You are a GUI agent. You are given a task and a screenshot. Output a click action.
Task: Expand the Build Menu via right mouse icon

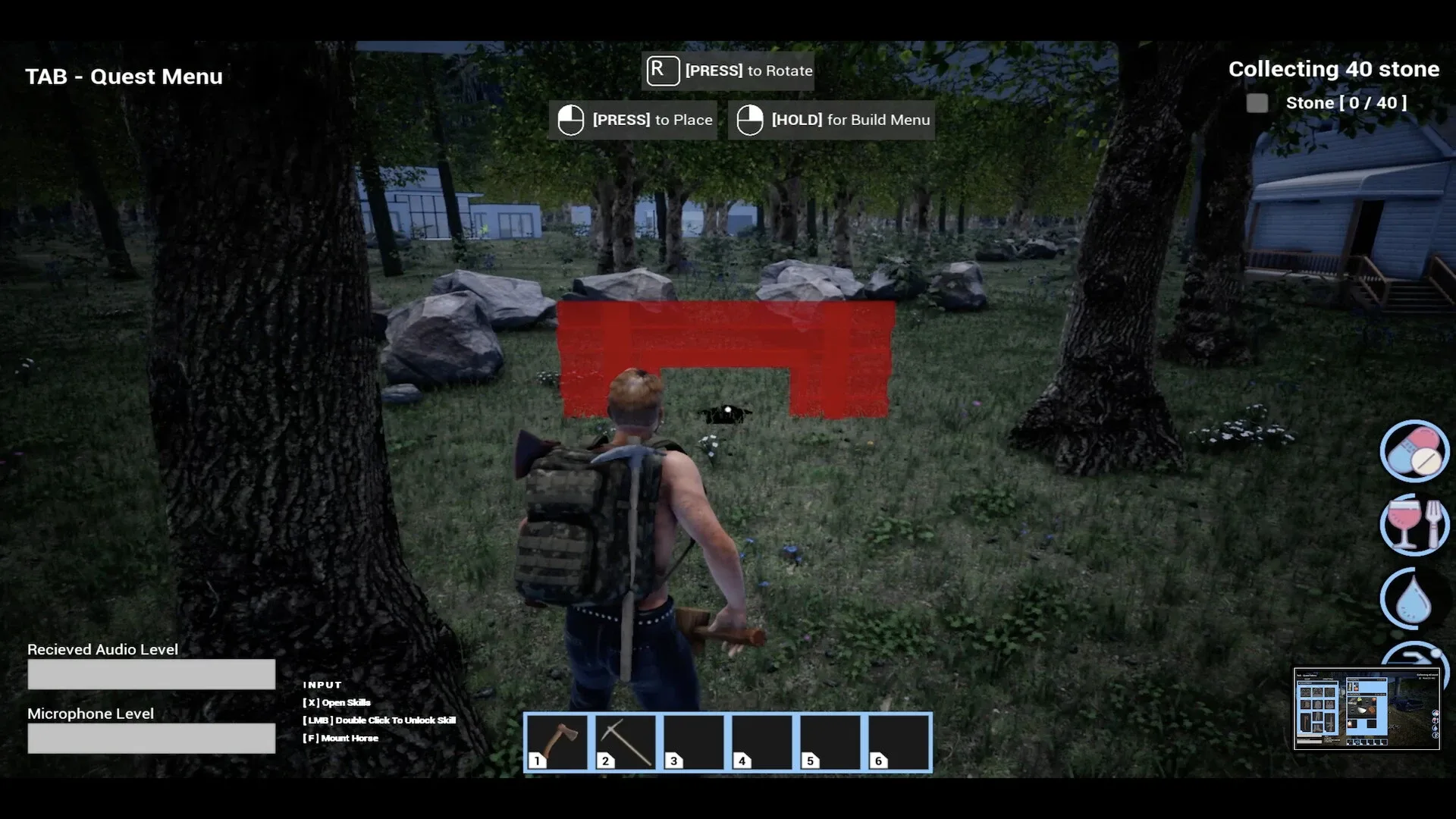[x=749, y=119]
